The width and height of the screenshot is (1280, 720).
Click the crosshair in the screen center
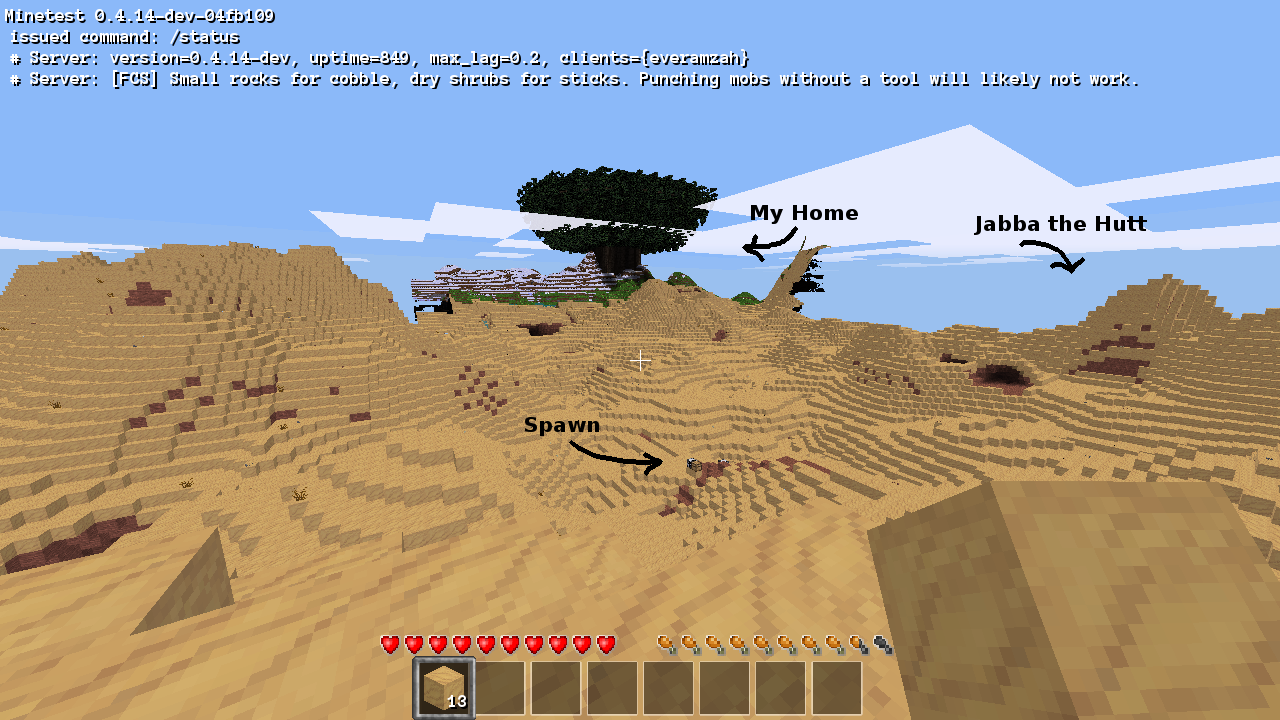[x=640, y=360]
